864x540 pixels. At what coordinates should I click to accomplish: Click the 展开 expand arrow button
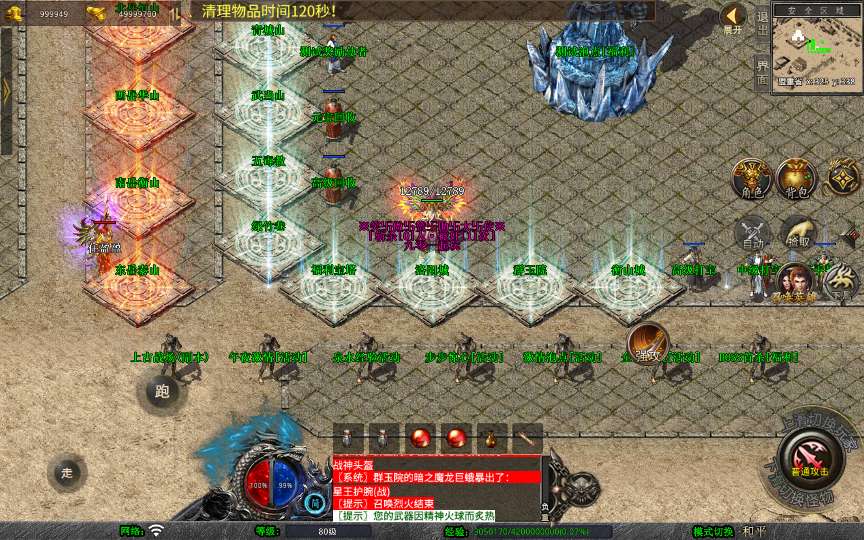click(733, 17)
